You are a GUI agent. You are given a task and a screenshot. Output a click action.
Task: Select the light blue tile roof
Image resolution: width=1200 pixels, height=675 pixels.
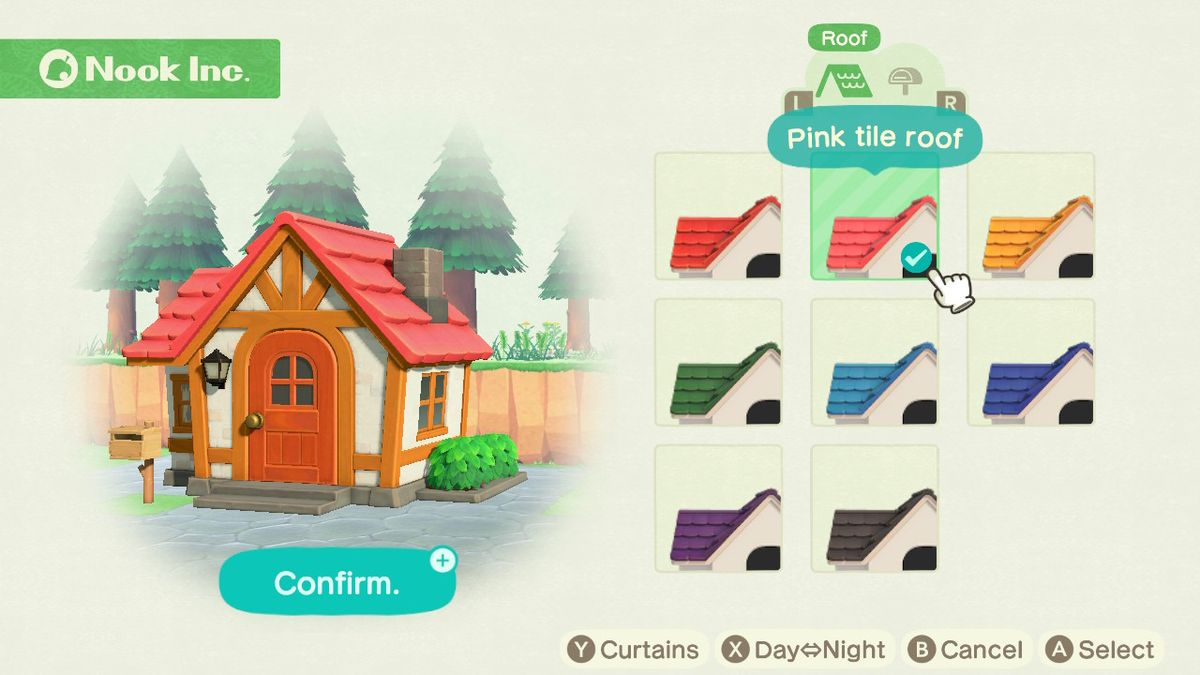[874, 363]
